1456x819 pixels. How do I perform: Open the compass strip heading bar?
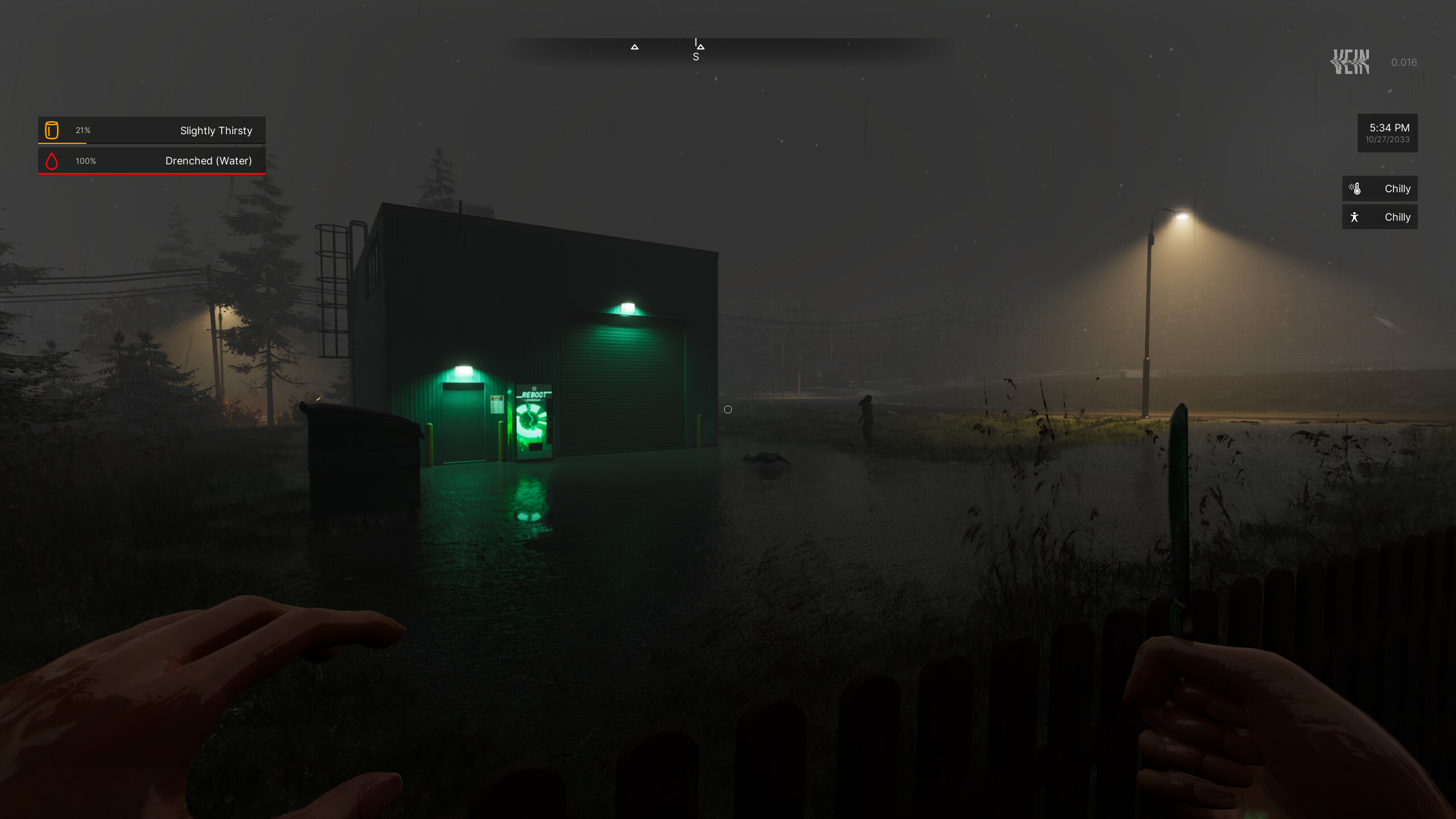(x=728, y=47)
